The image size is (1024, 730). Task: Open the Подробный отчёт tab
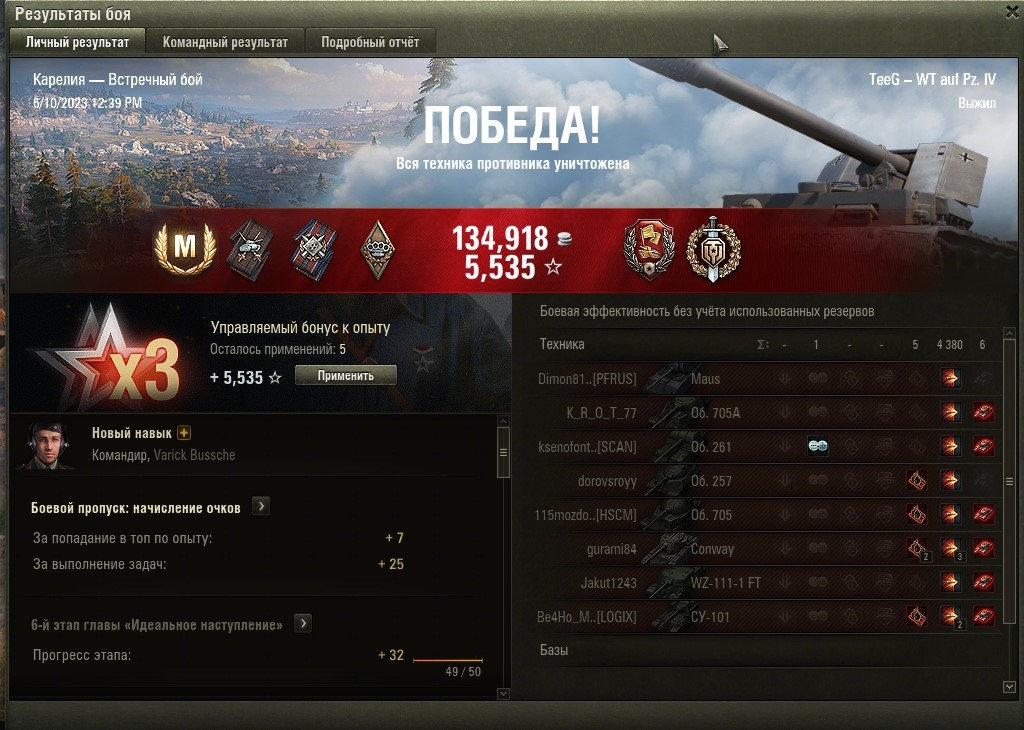[x=370, y=42]
